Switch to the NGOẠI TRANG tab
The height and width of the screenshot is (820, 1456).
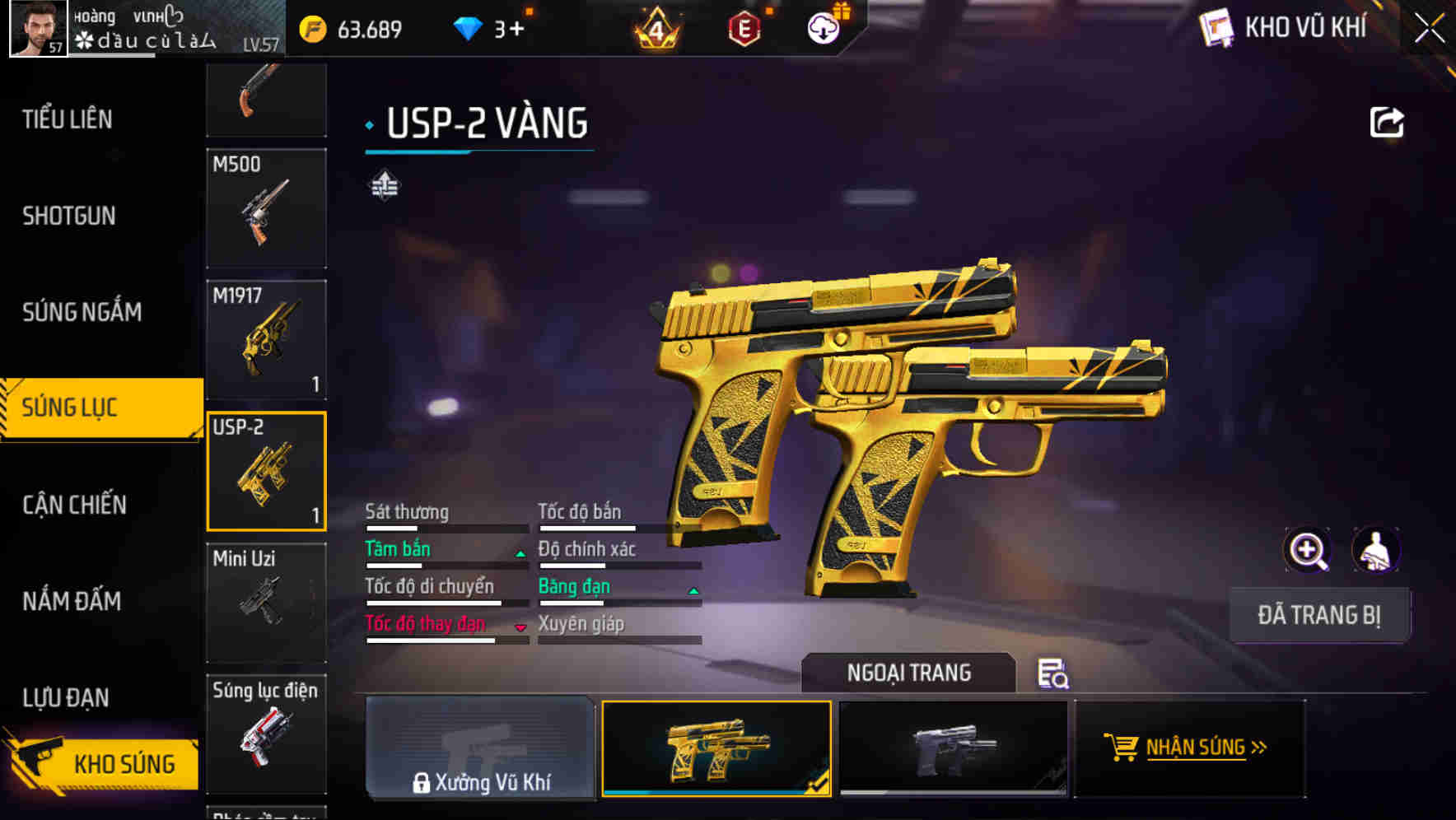909,673
